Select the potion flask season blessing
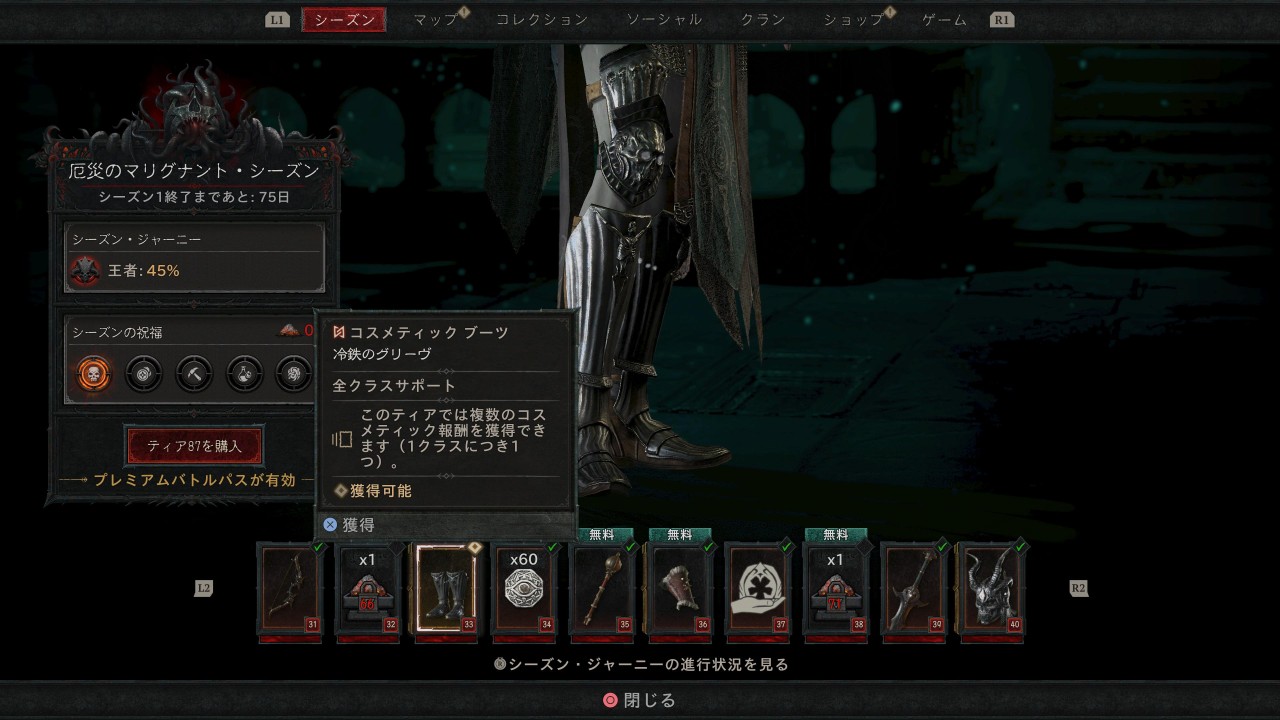Viewport: 1280px width, 720px height. coord(244,374)
